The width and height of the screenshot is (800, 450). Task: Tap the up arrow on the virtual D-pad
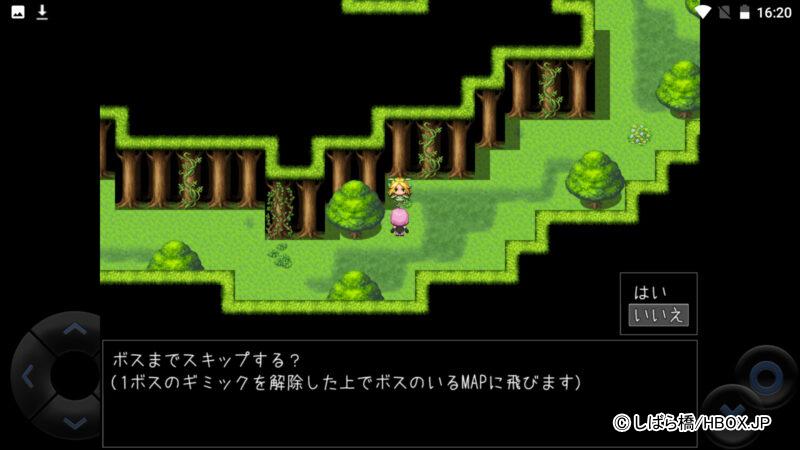point(74,329)
